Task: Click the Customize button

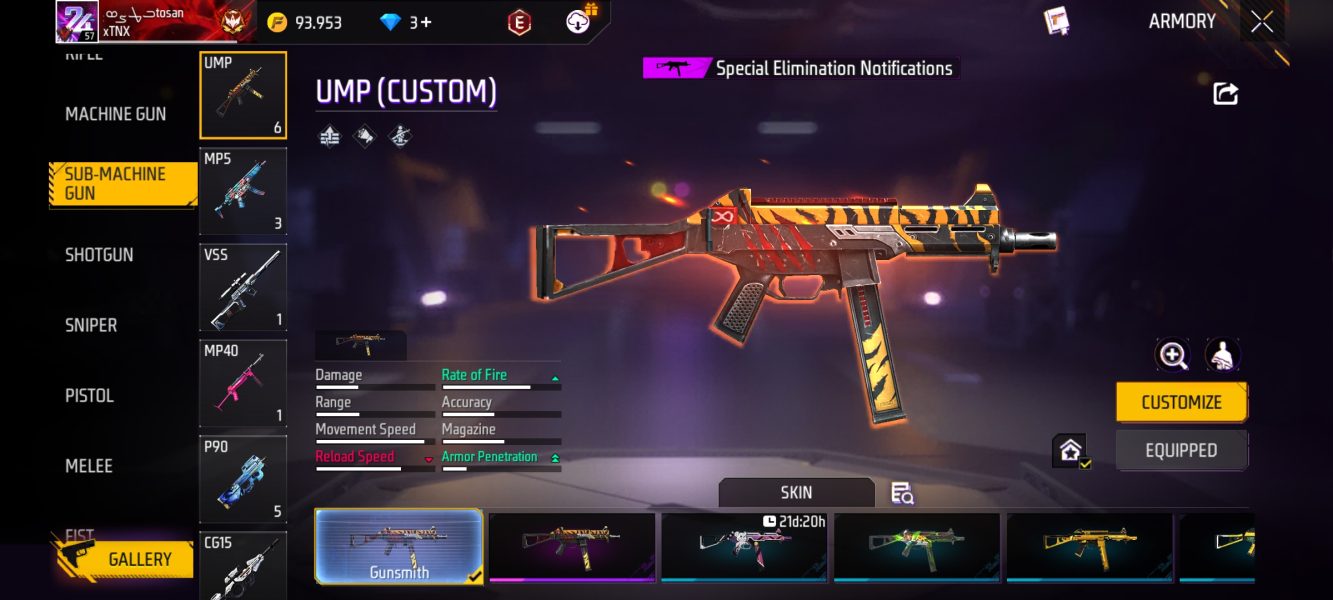Action: point(1181,402)
